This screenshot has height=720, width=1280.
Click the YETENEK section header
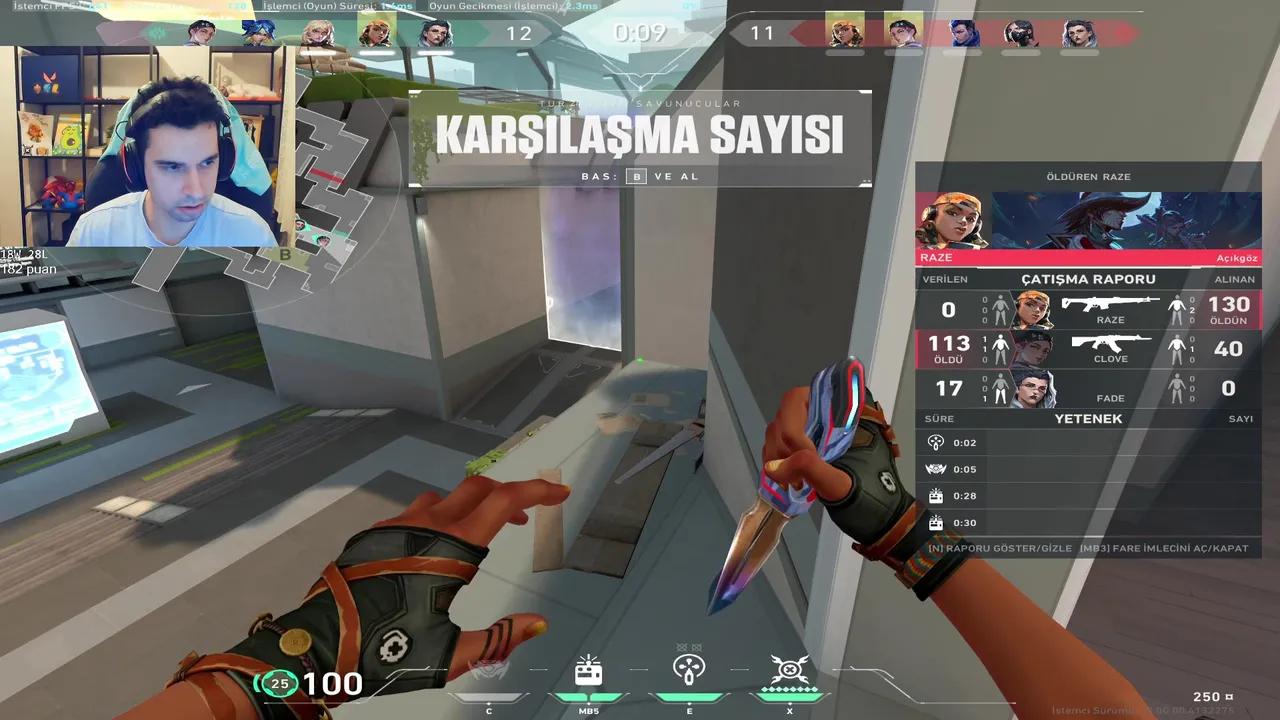tap(1087, 419)
